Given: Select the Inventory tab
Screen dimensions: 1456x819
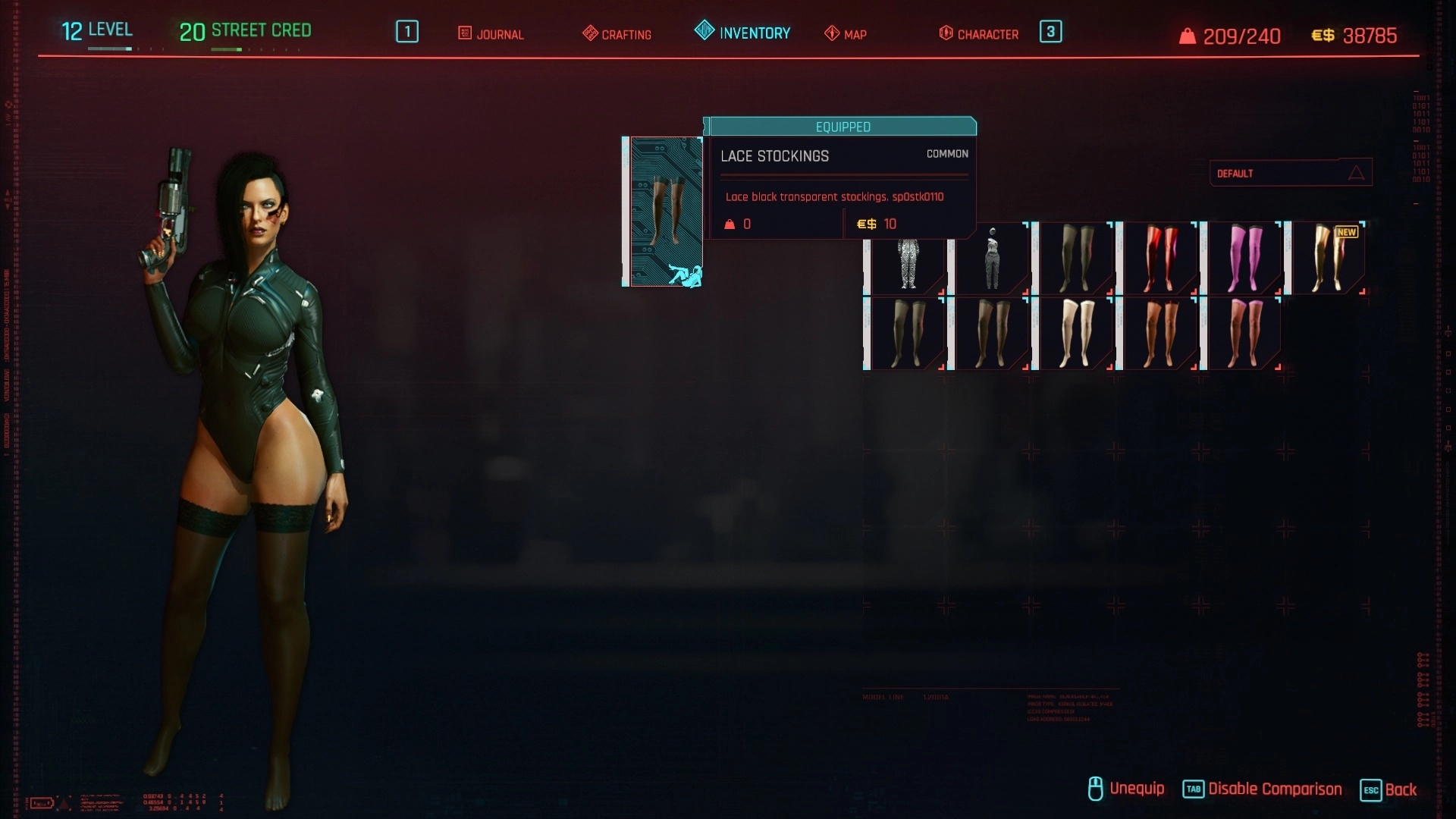Looking at the screenshot, I should [x=743, y=33].
